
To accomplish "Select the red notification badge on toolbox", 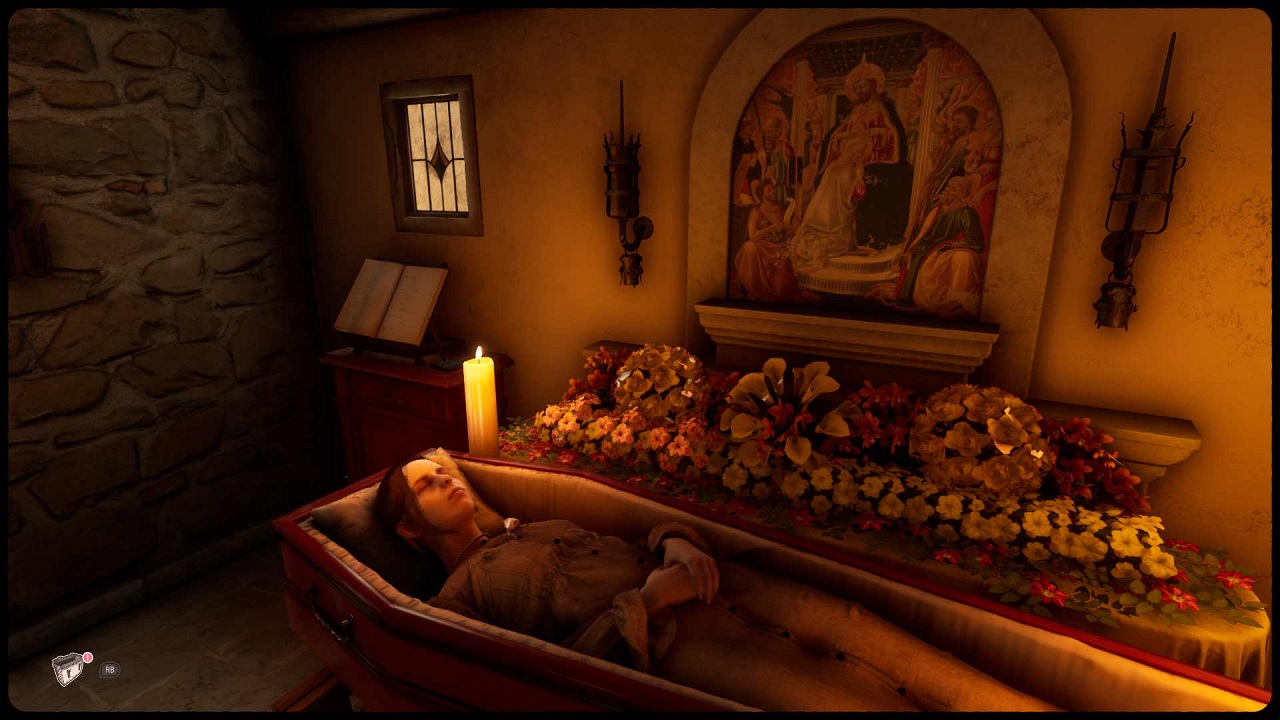I will click(x=87, y=657).
